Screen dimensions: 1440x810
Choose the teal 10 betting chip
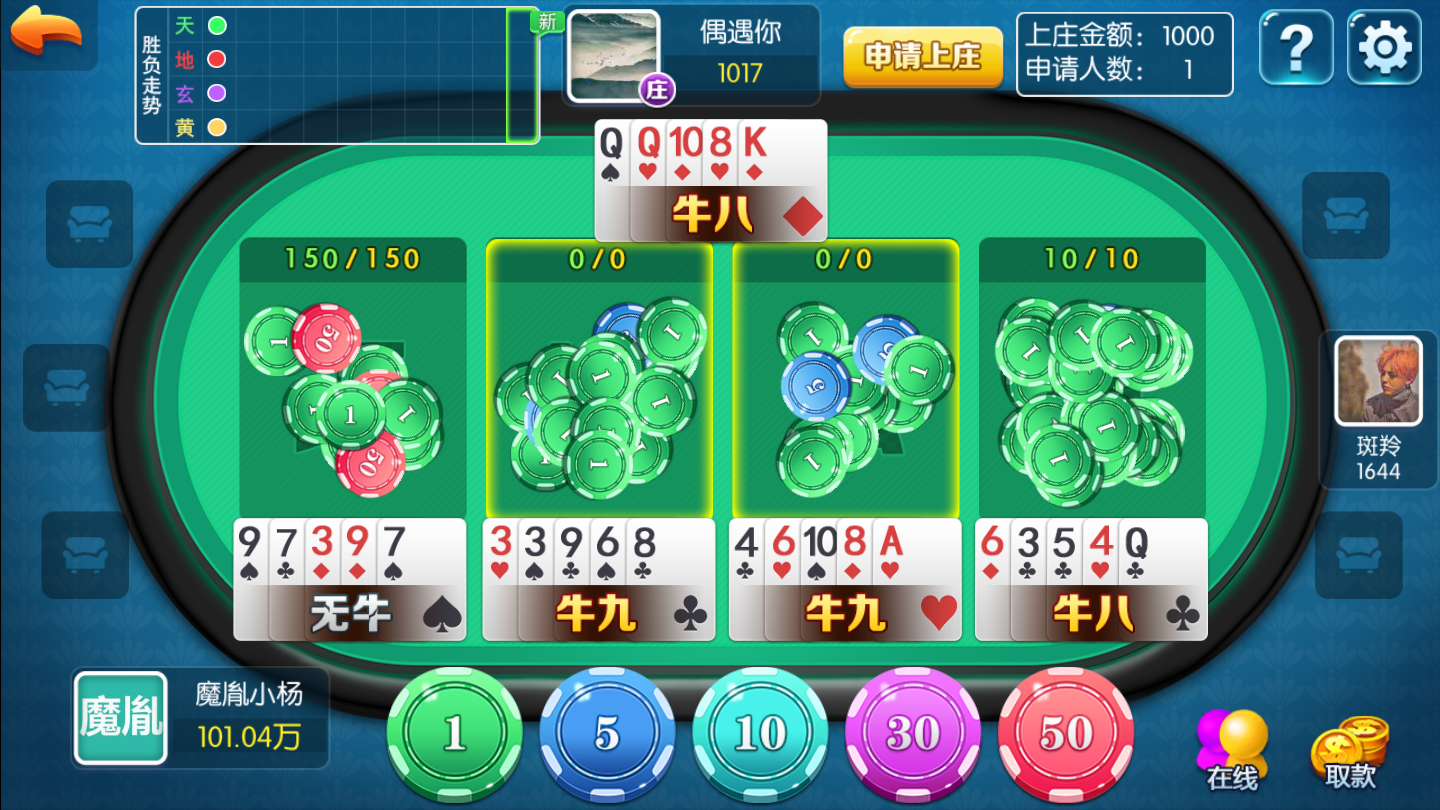pos(760,735)
